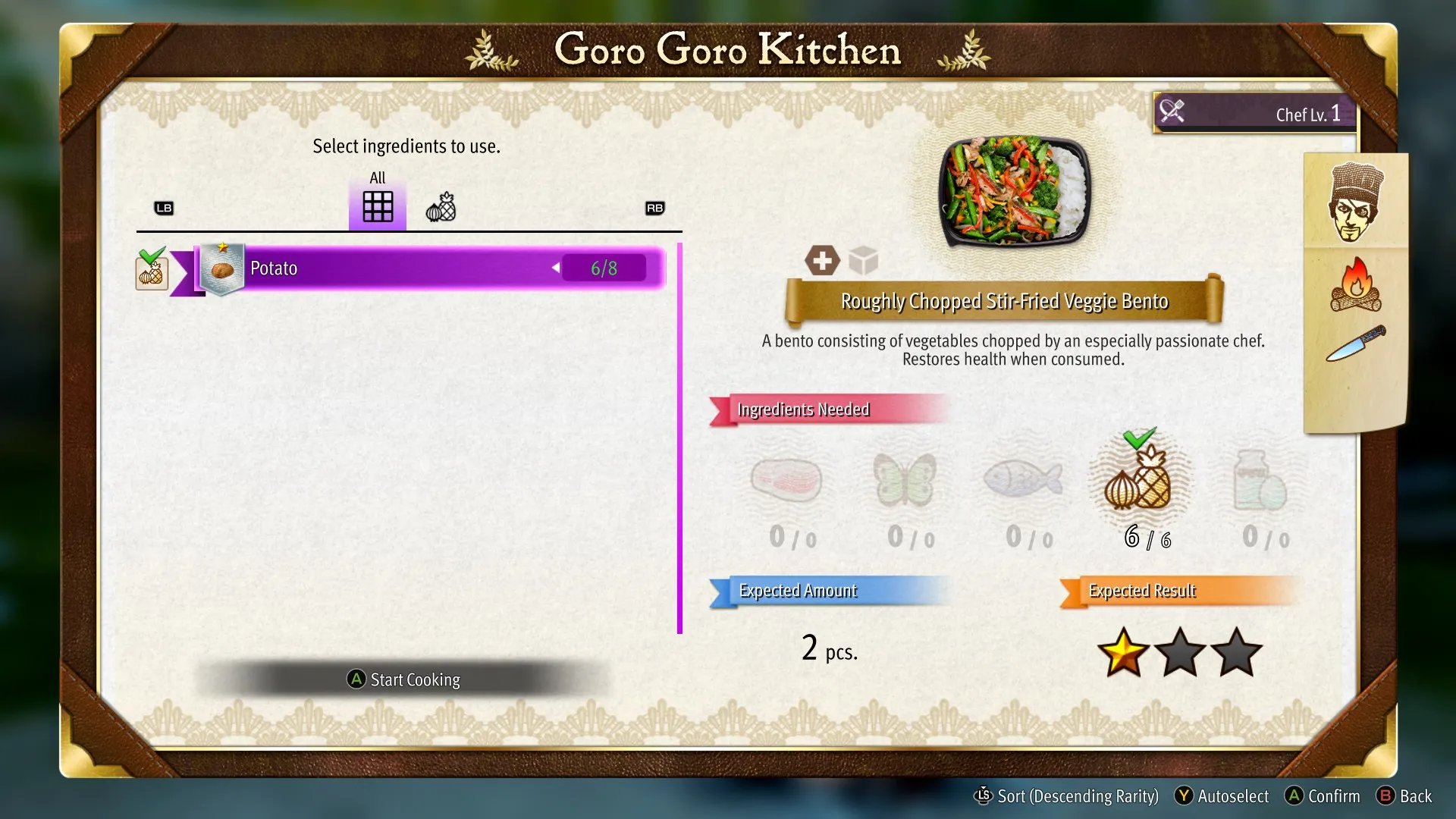Click the Veggie Bento dish thumbnail
1456x819 pixels.
coord(1014,190)
